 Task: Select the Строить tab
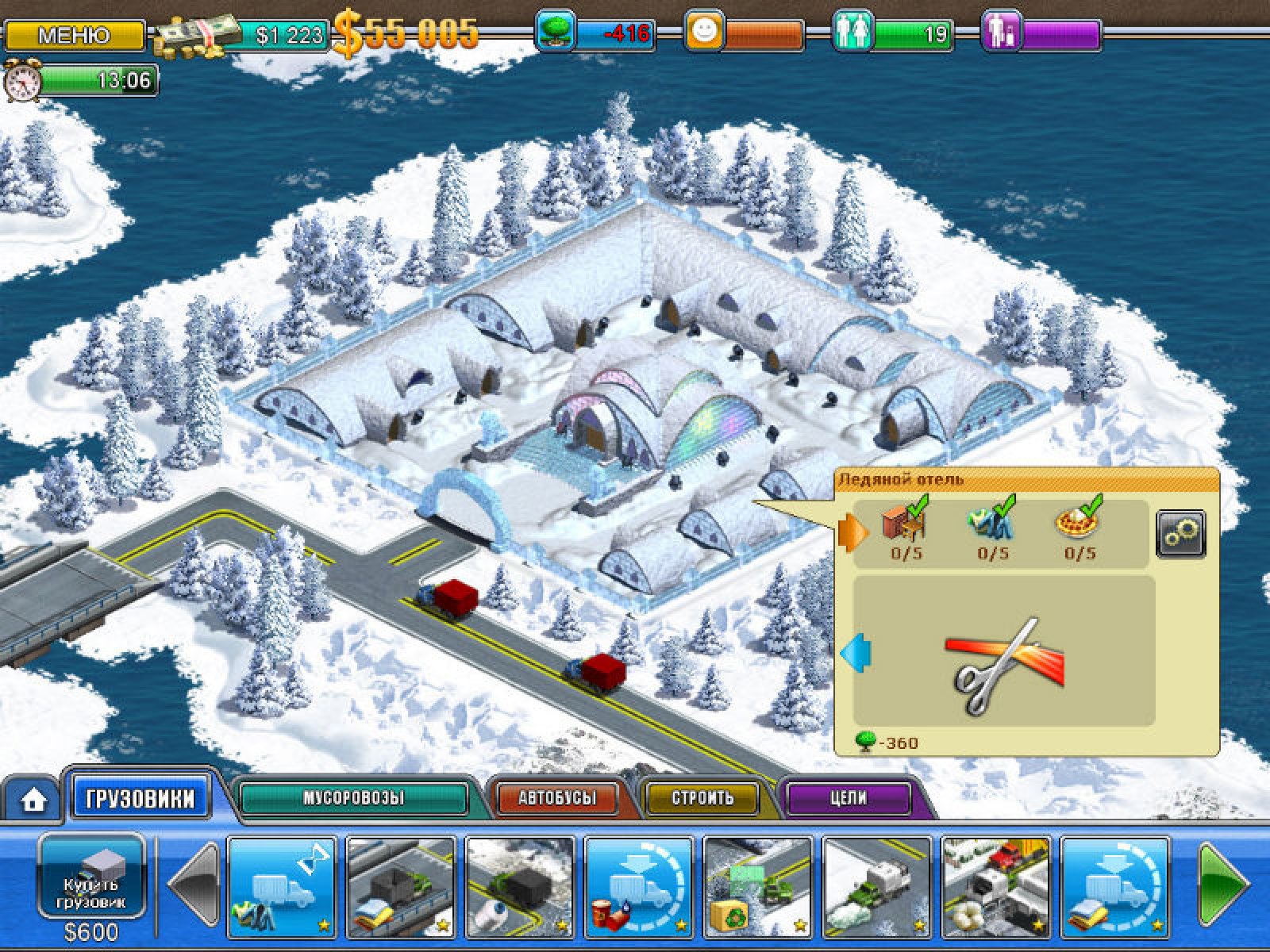[702, 798]
